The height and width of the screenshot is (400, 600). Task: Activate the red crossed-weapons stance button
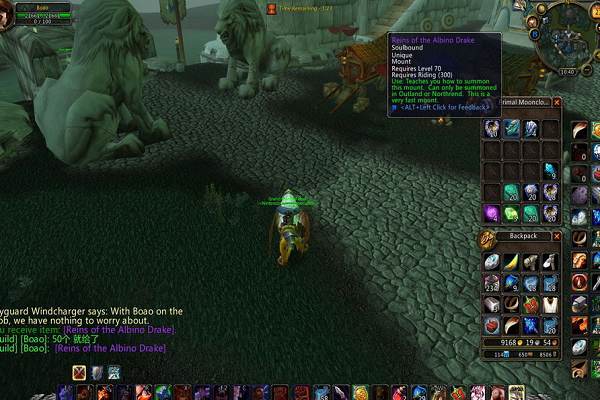point(79,372)
